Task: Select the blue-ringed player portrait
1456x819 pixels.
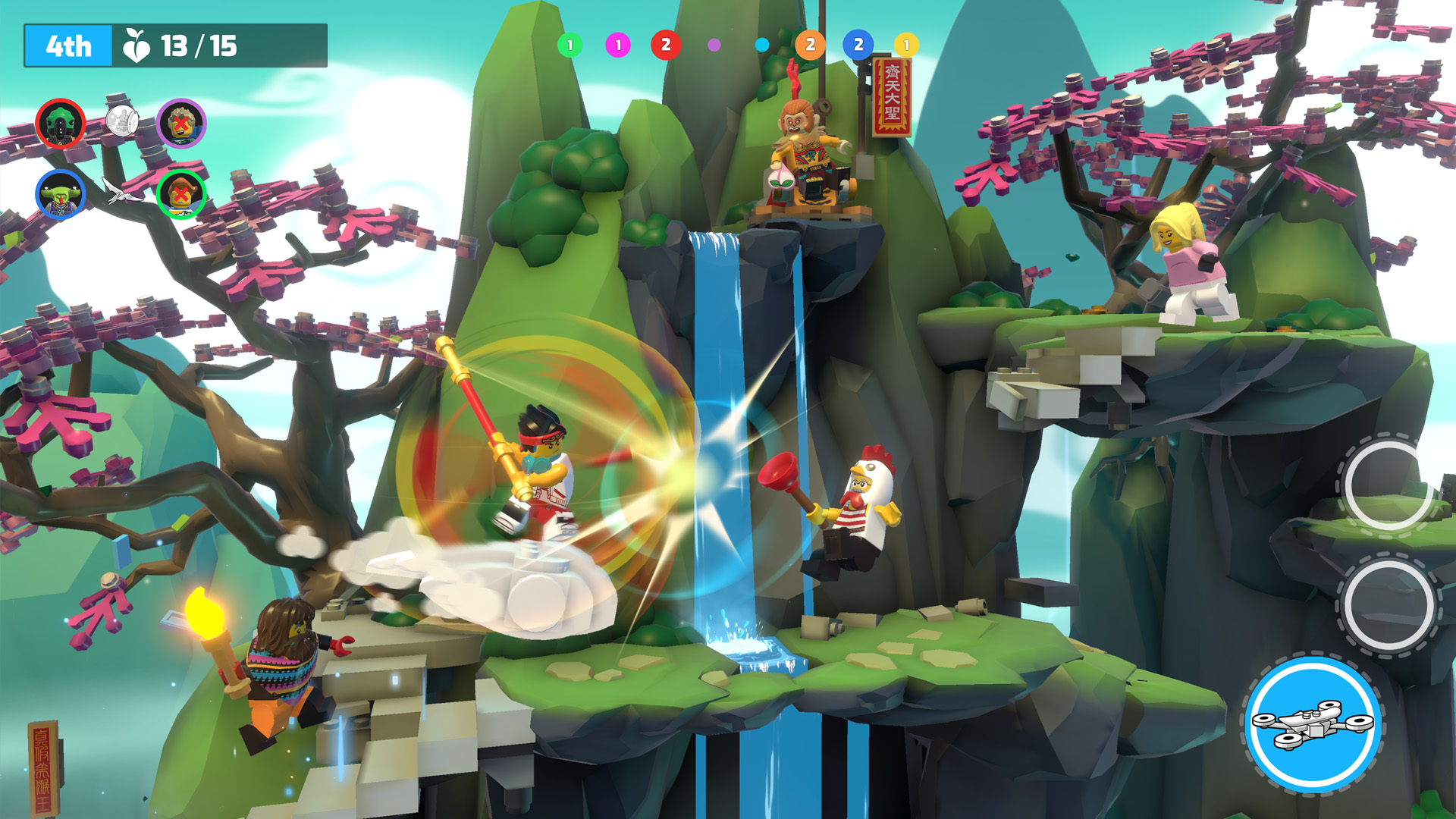Action: point(60,193)
